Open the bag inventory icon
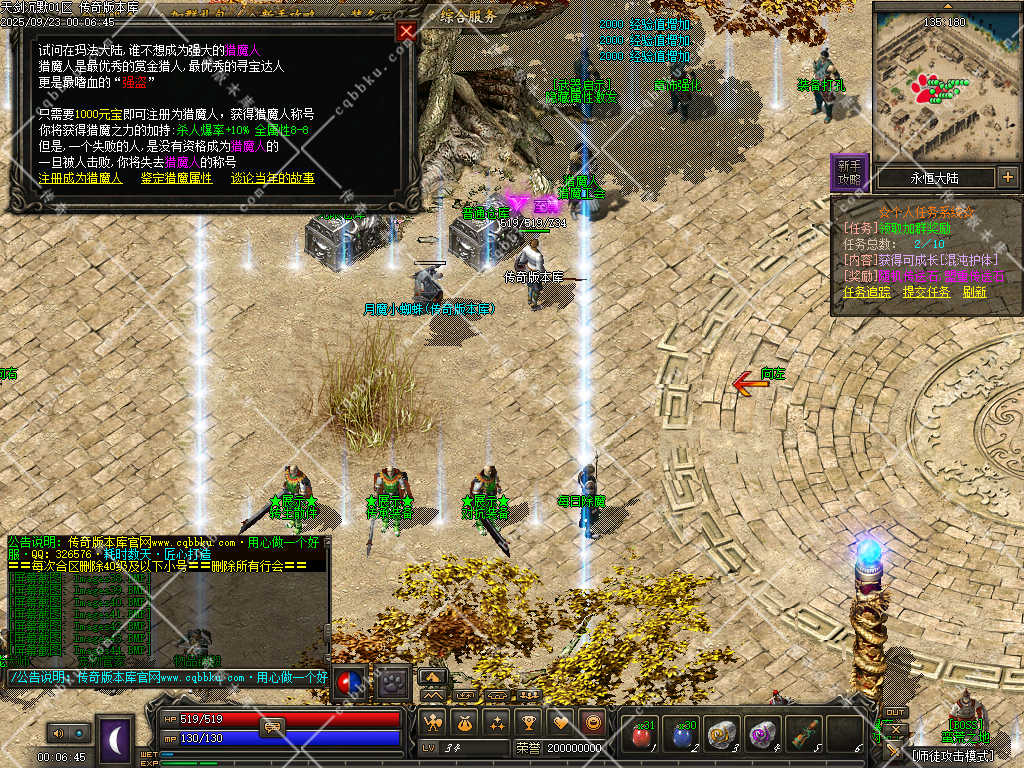1024x768 pixels. tap(464, 722)
